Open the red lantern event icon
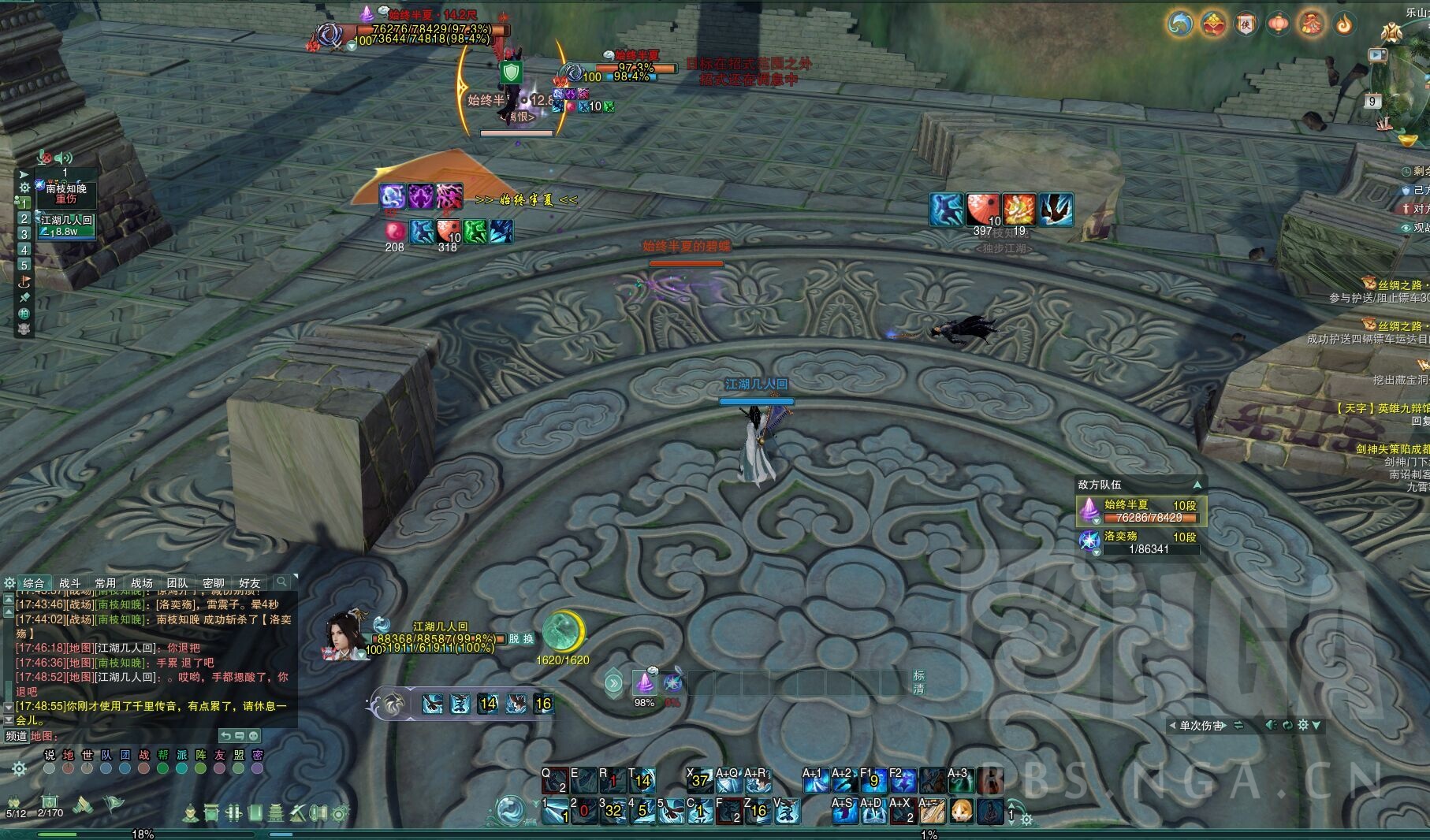The height and width of the screenshot is (840, 1430). [x=1279, y=24]
